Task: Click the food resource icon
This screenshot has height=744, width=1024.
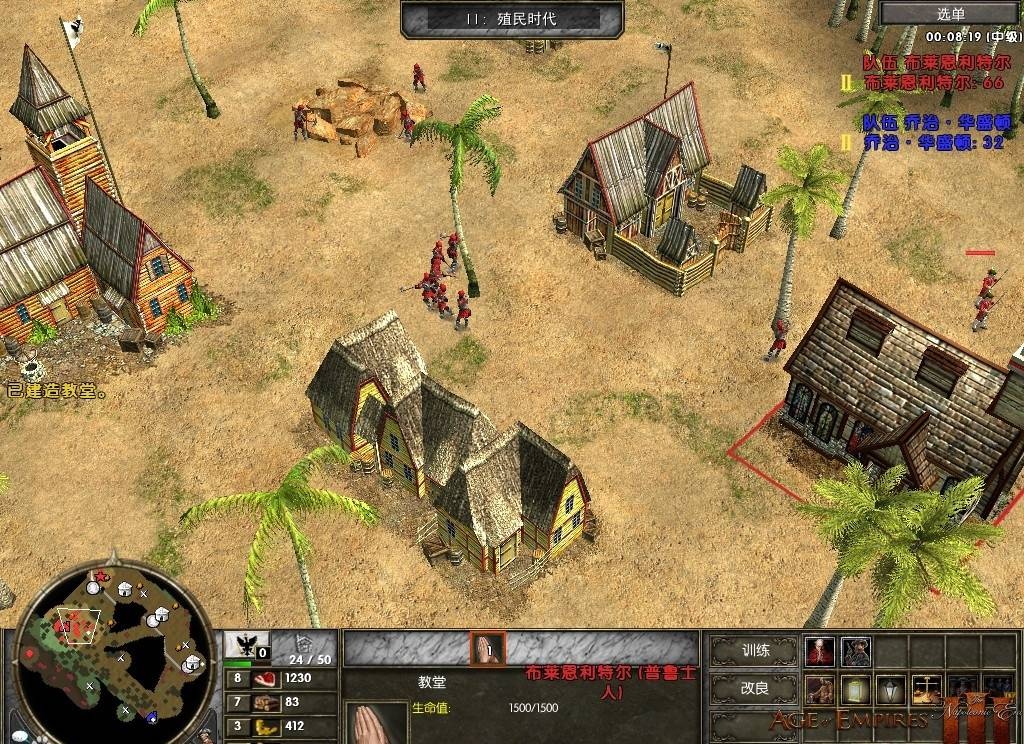Action: click(x=266, y=678)
